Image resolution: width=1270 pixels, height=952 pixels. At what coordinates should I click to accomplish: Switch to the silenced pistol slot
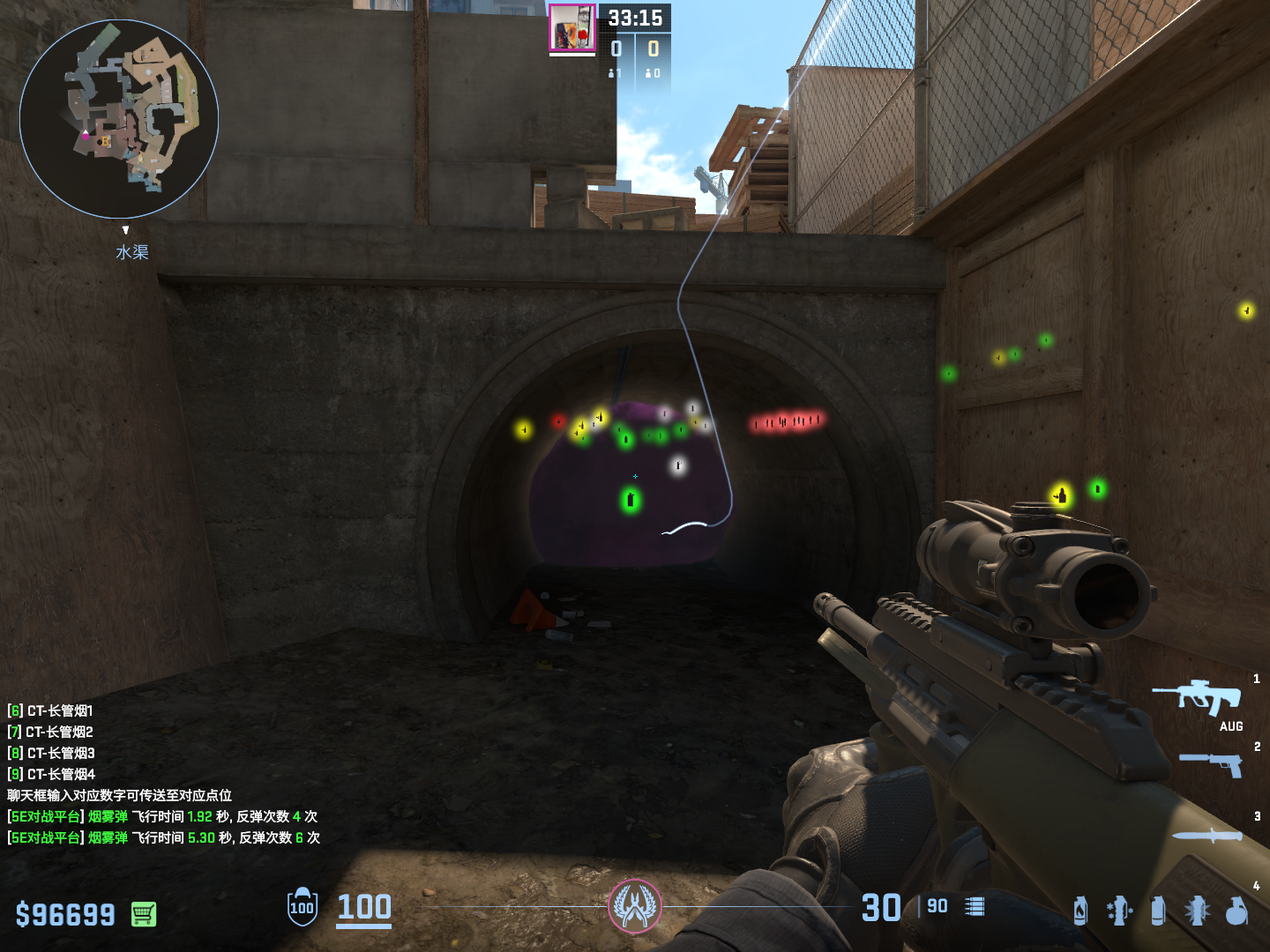[1213, 763]
